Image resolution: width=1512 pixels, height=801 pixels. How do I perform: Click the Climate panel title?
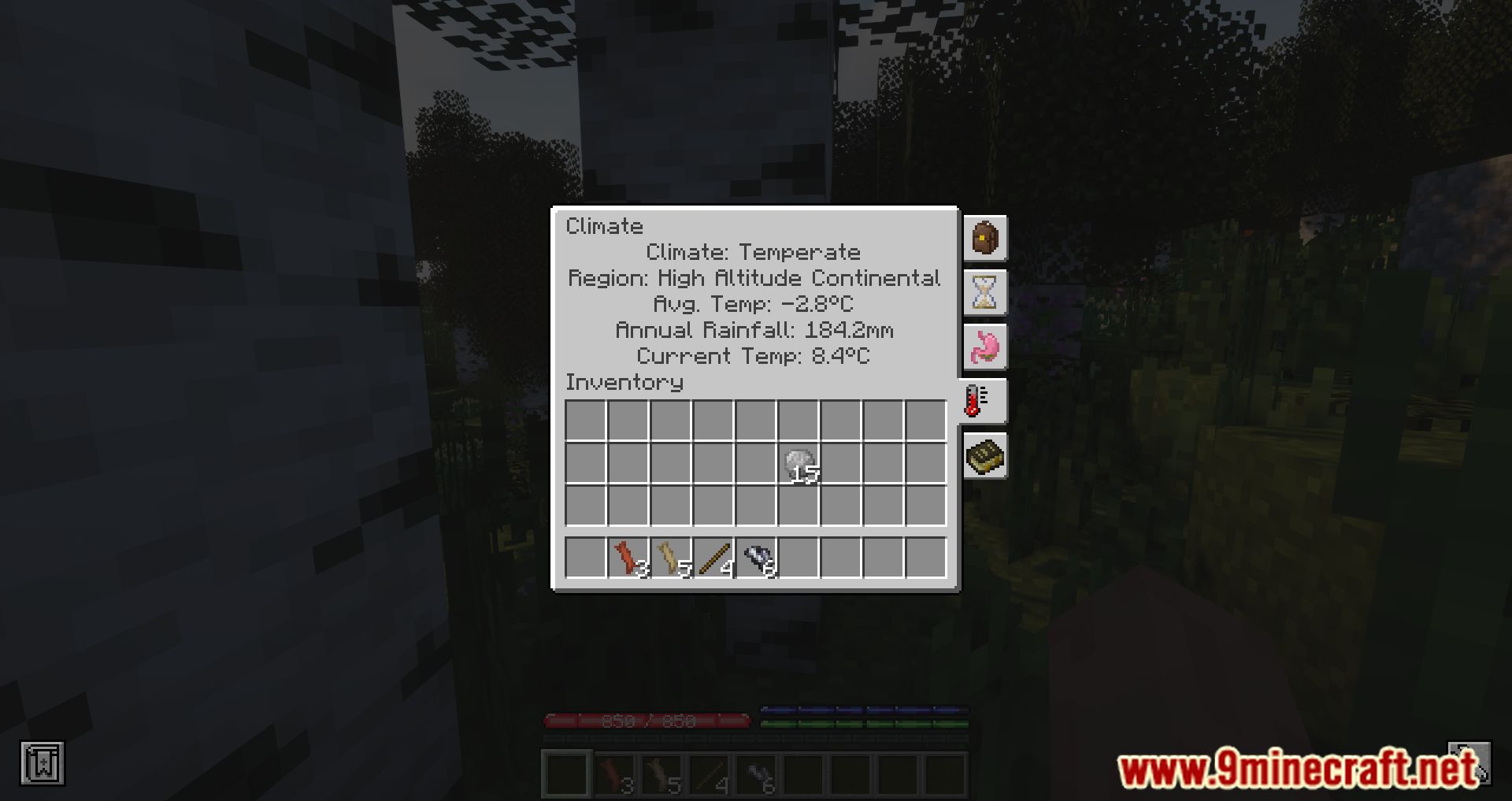pyautogui.click(x=604, y=226)
